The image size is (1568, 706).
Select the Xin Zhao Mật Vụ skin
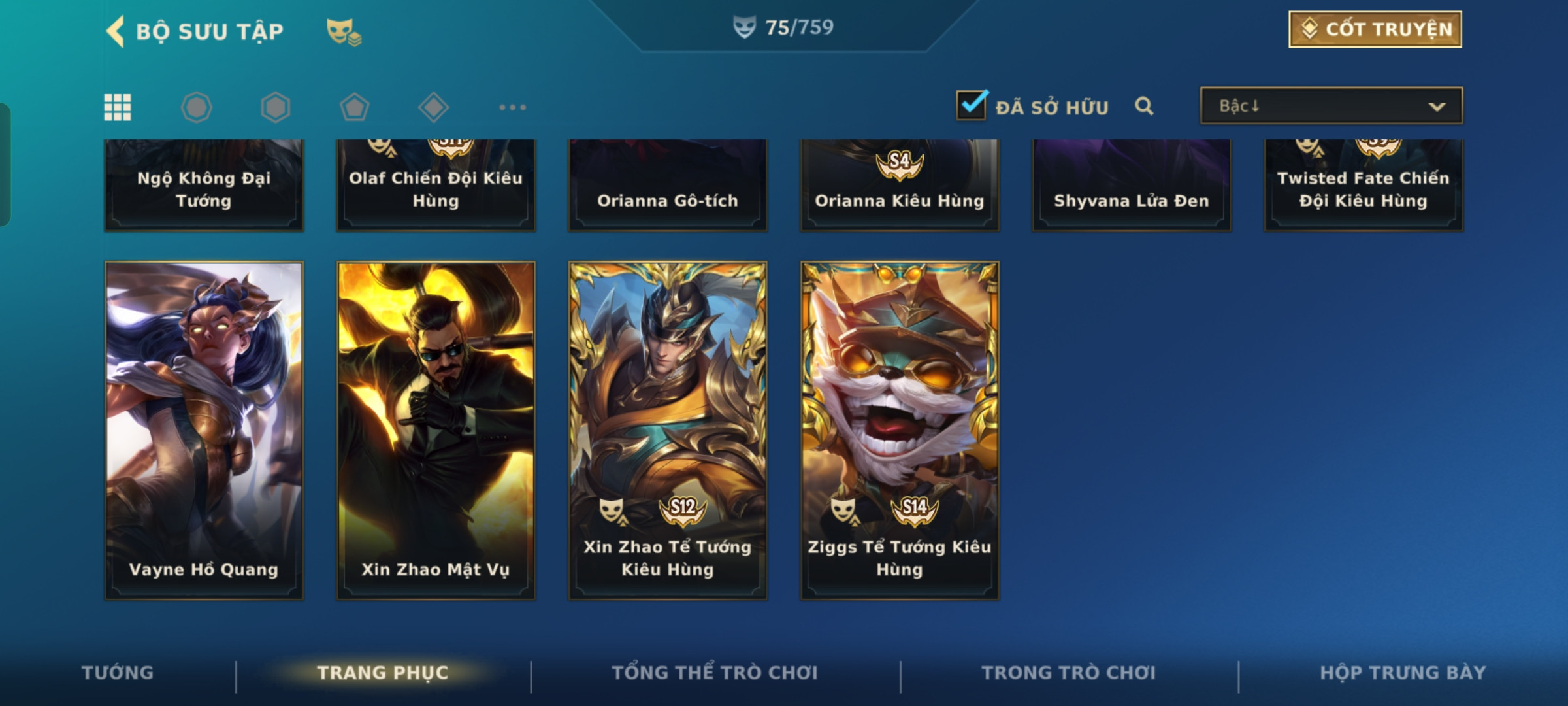point(436,430)
